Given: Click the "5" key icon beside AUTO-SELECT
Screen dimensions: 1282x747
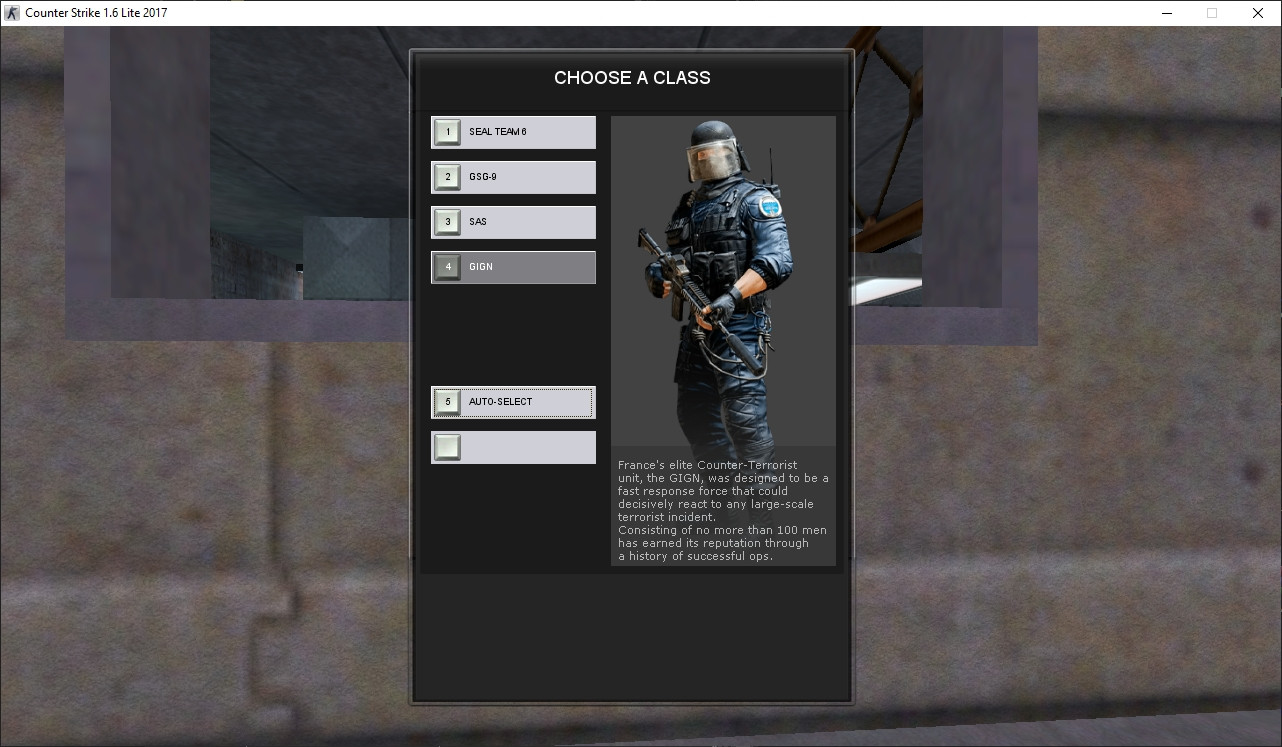Looking at the screenshot, I should coord(447,401).
